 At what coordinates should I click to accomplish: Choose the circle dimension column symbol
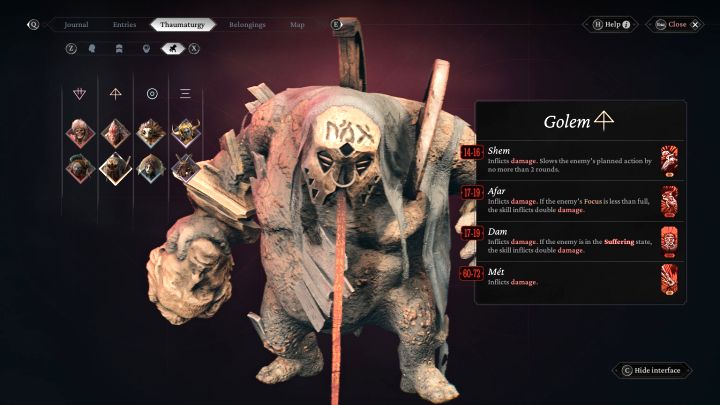coord(151,94)
